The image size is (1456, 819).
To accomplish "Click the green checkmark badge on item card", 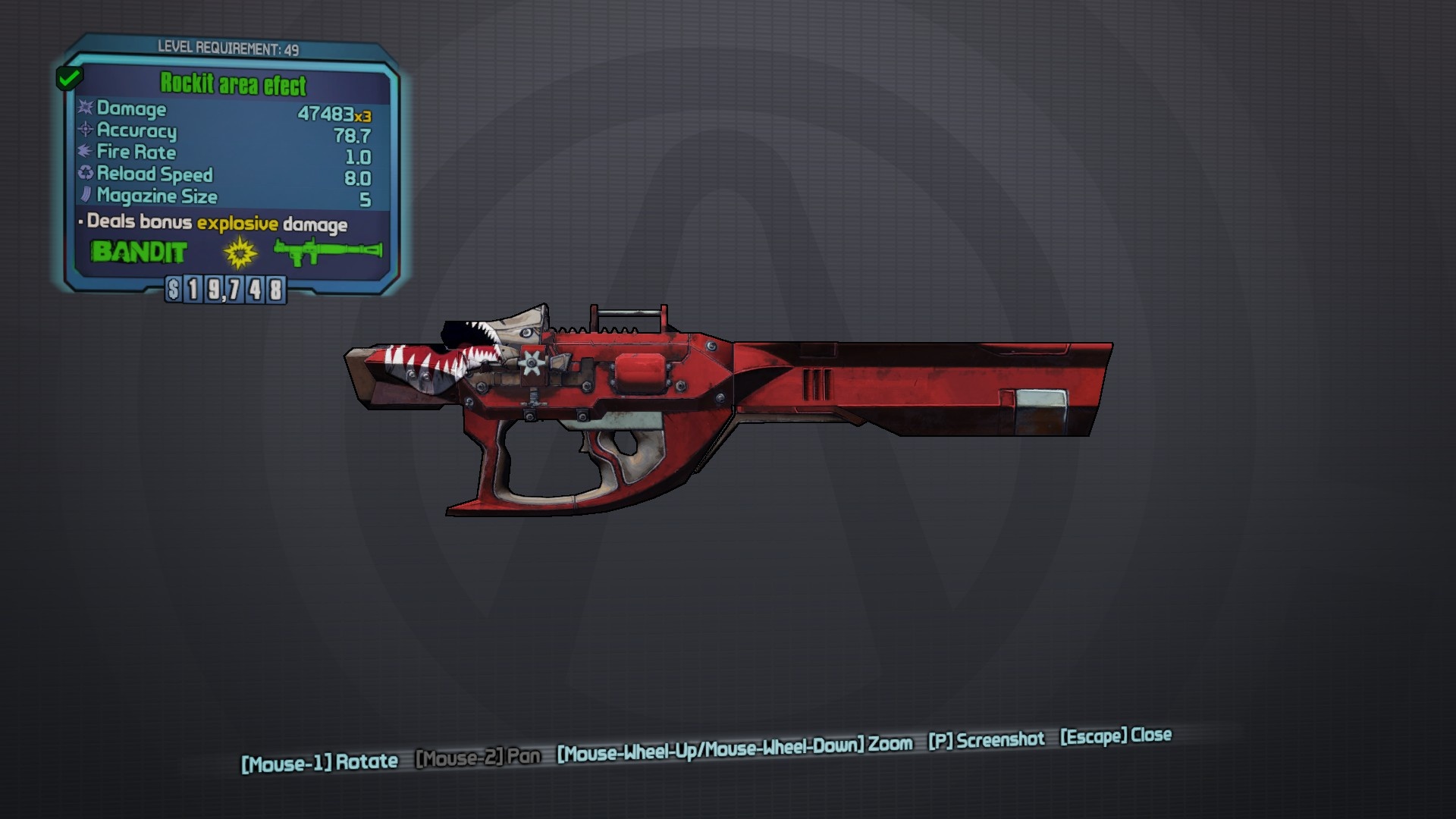I will (x=69, y=77).
